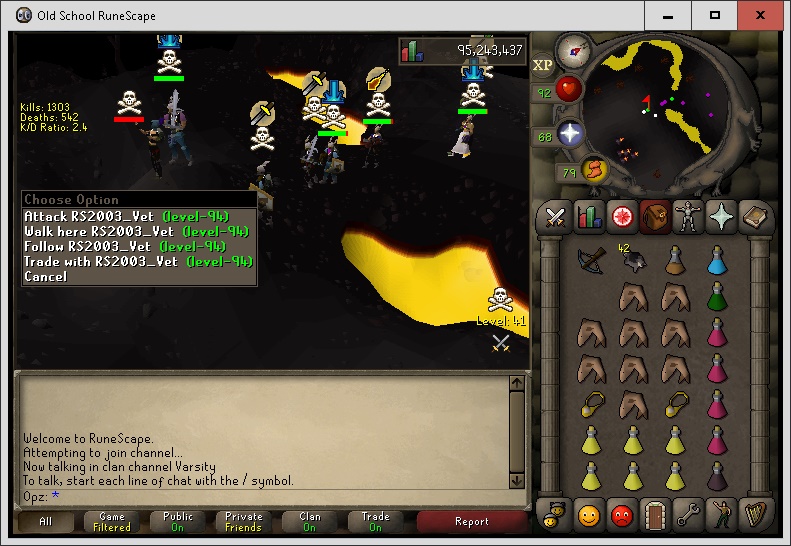Switch to the Prayer star tab

click(x=720, y=217)
